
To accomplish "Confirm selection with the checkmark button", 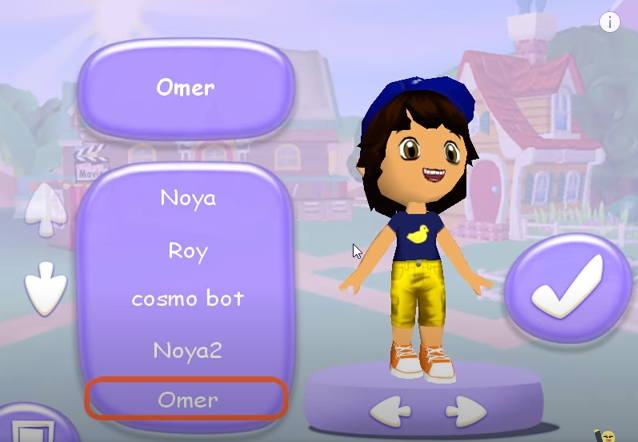I will pyautogui.click(x=566, y=289).
